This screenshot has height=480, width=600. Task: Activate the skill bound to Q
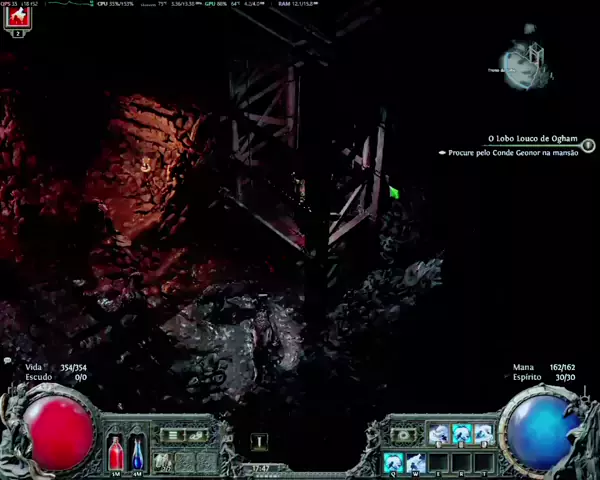pos(393,462)
